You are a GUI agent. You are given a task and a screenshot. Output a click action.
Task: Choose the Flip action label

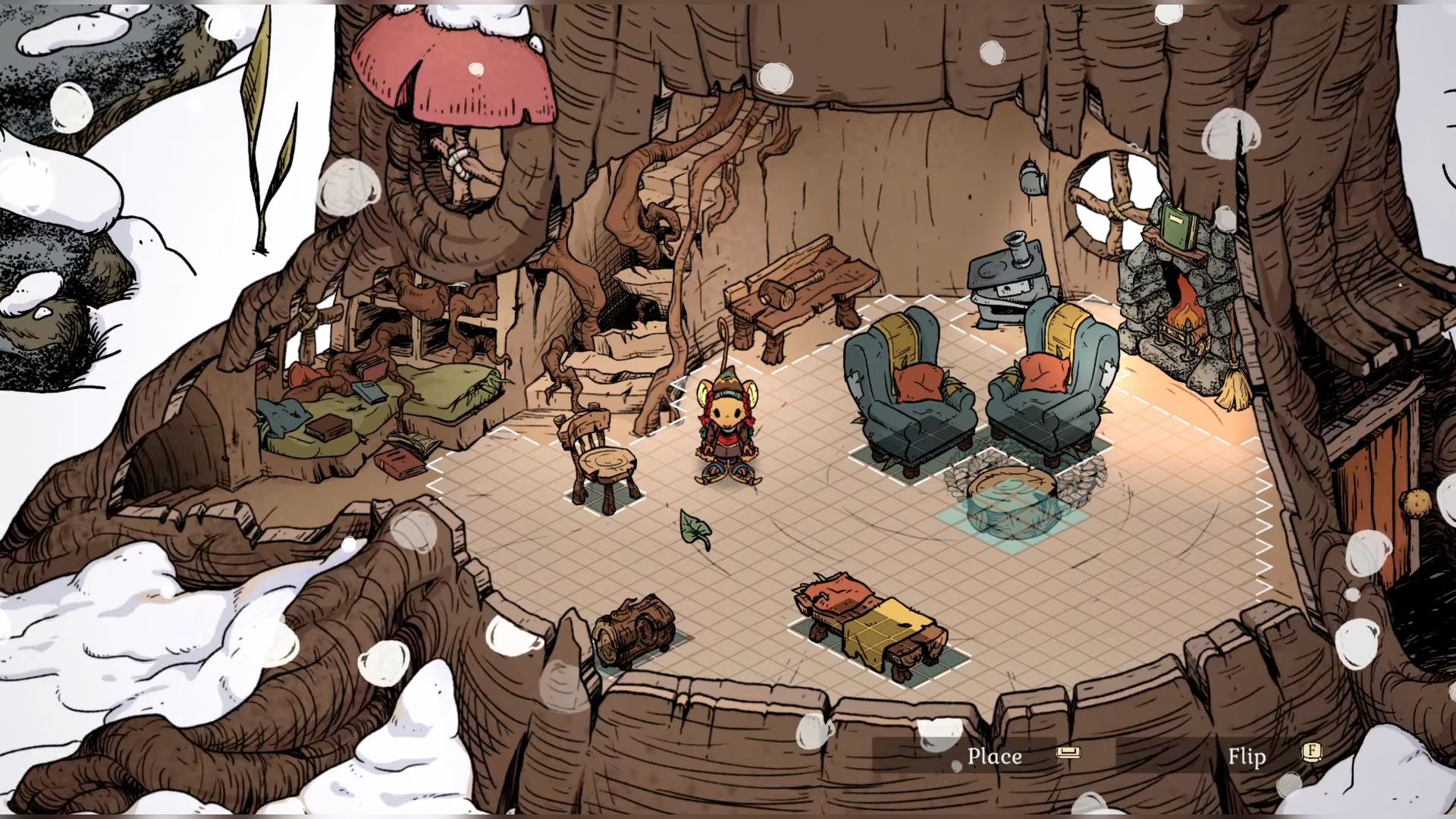[x=1247, y=756]
